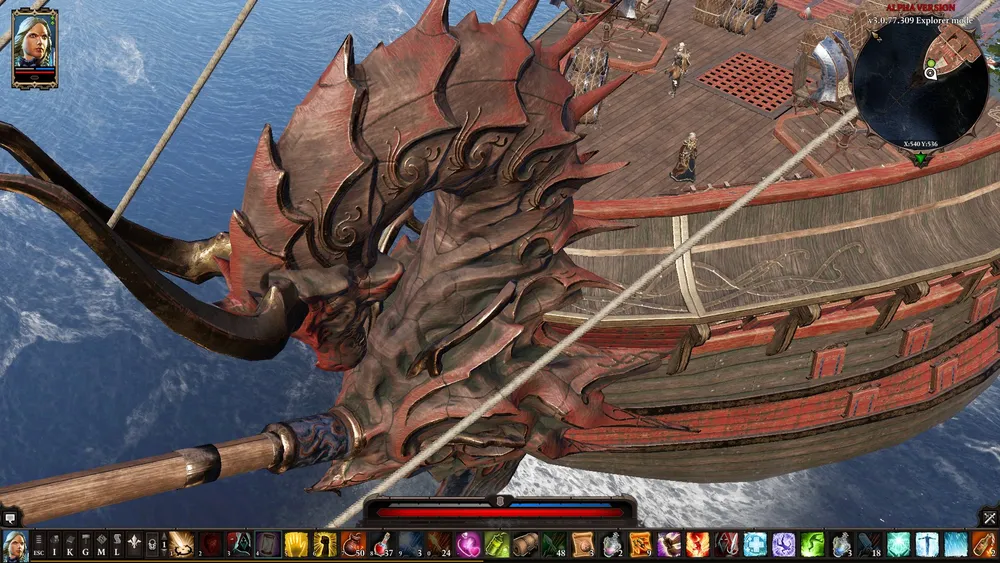Select the bomb item with count 50
This screenshot has height=563, width=1000.
pos(353,545)
